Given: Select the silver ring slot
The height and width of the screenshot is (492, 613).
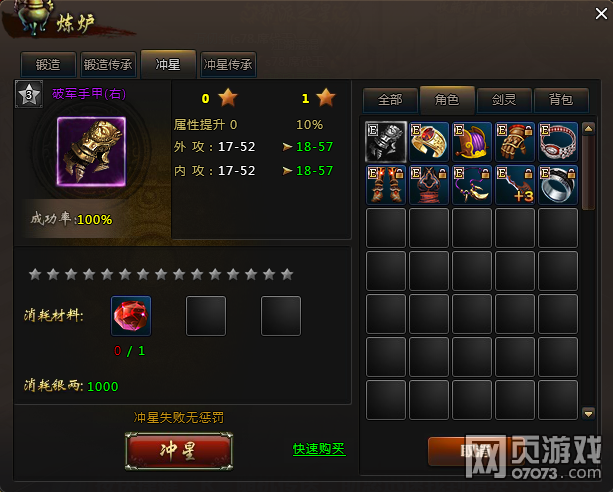Looking at the screenshot, I should point(558,185).
